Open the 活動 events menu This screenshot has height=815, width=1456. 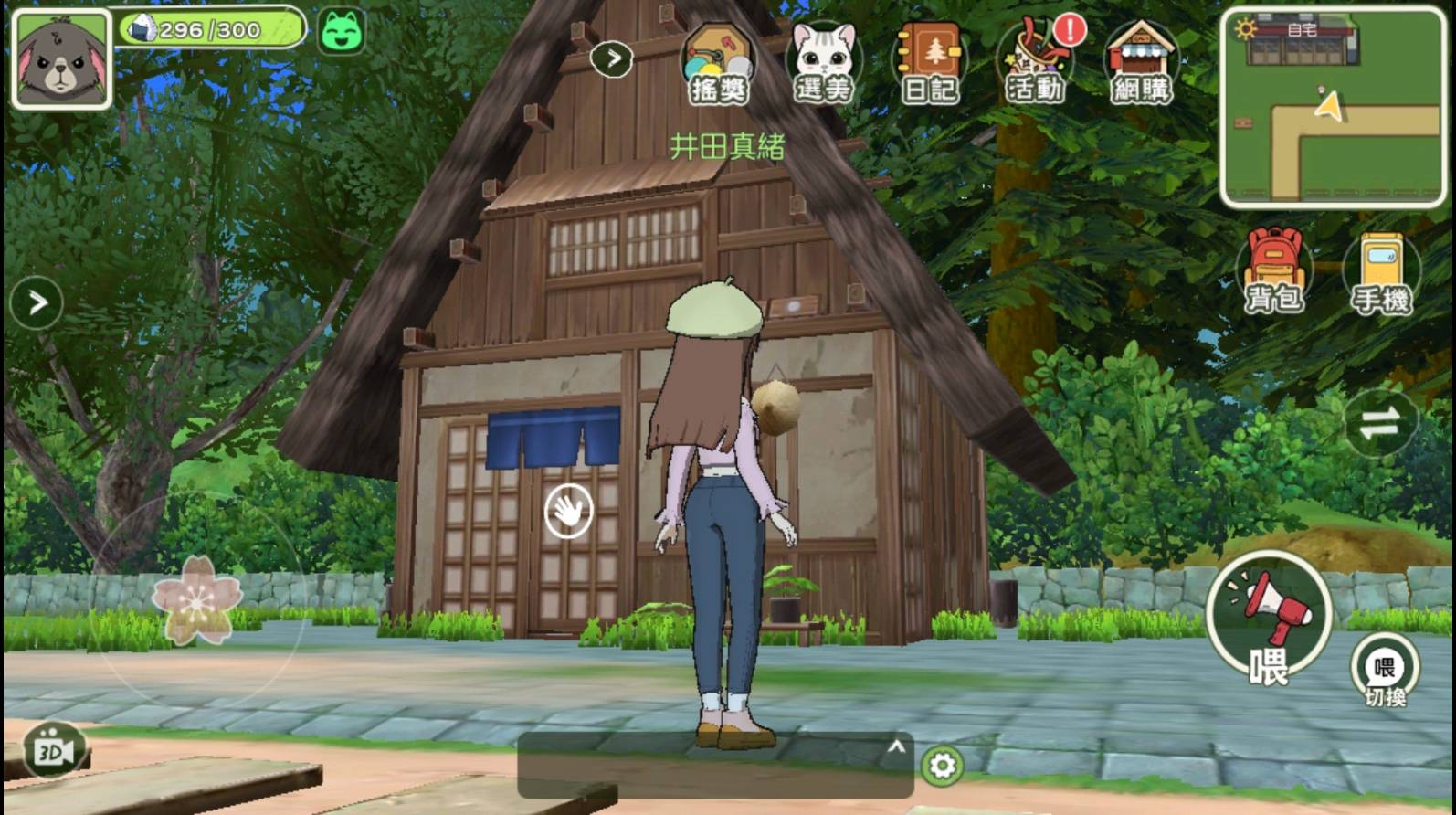[1035, 64]
